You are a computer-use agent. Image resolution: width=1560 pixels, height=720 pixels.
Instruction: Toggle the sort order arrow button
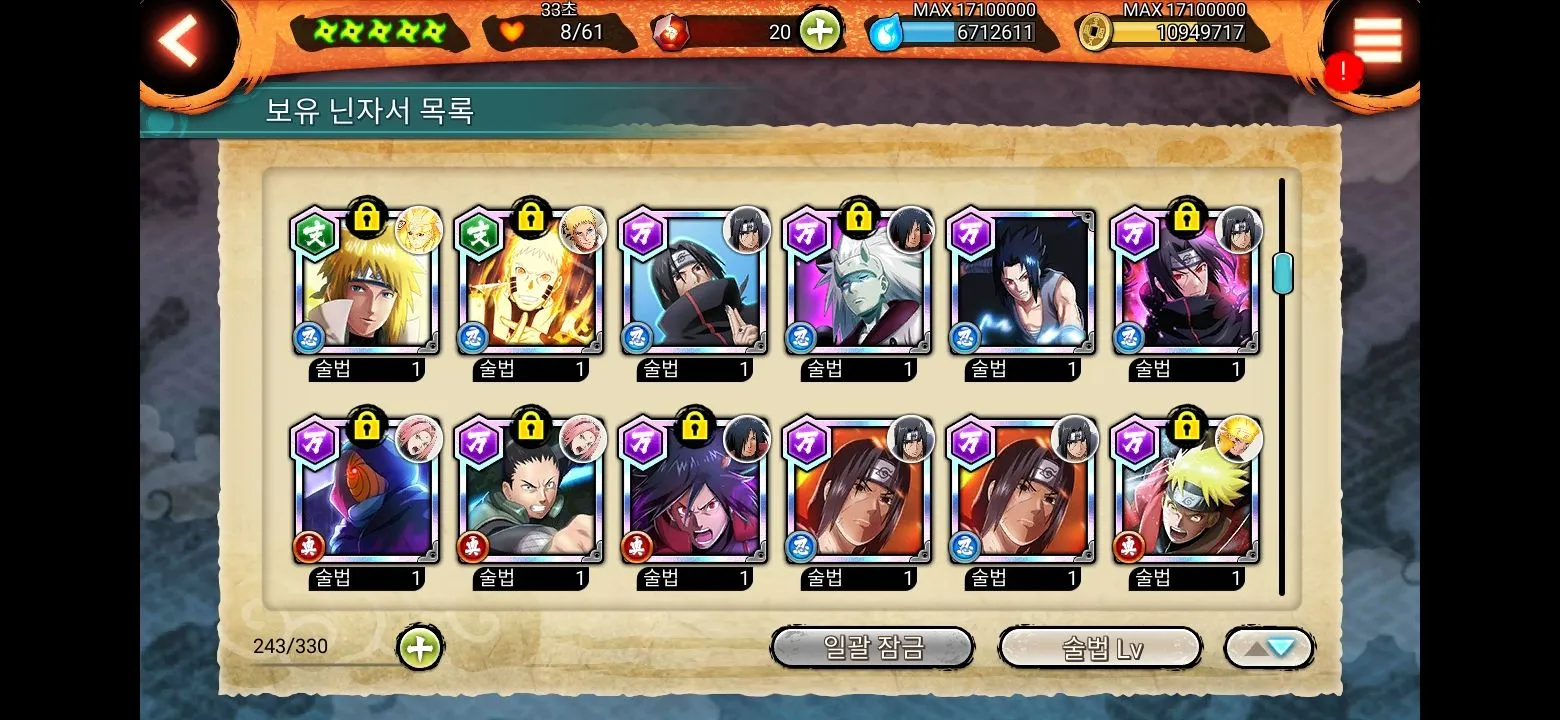pos(1268,648)
